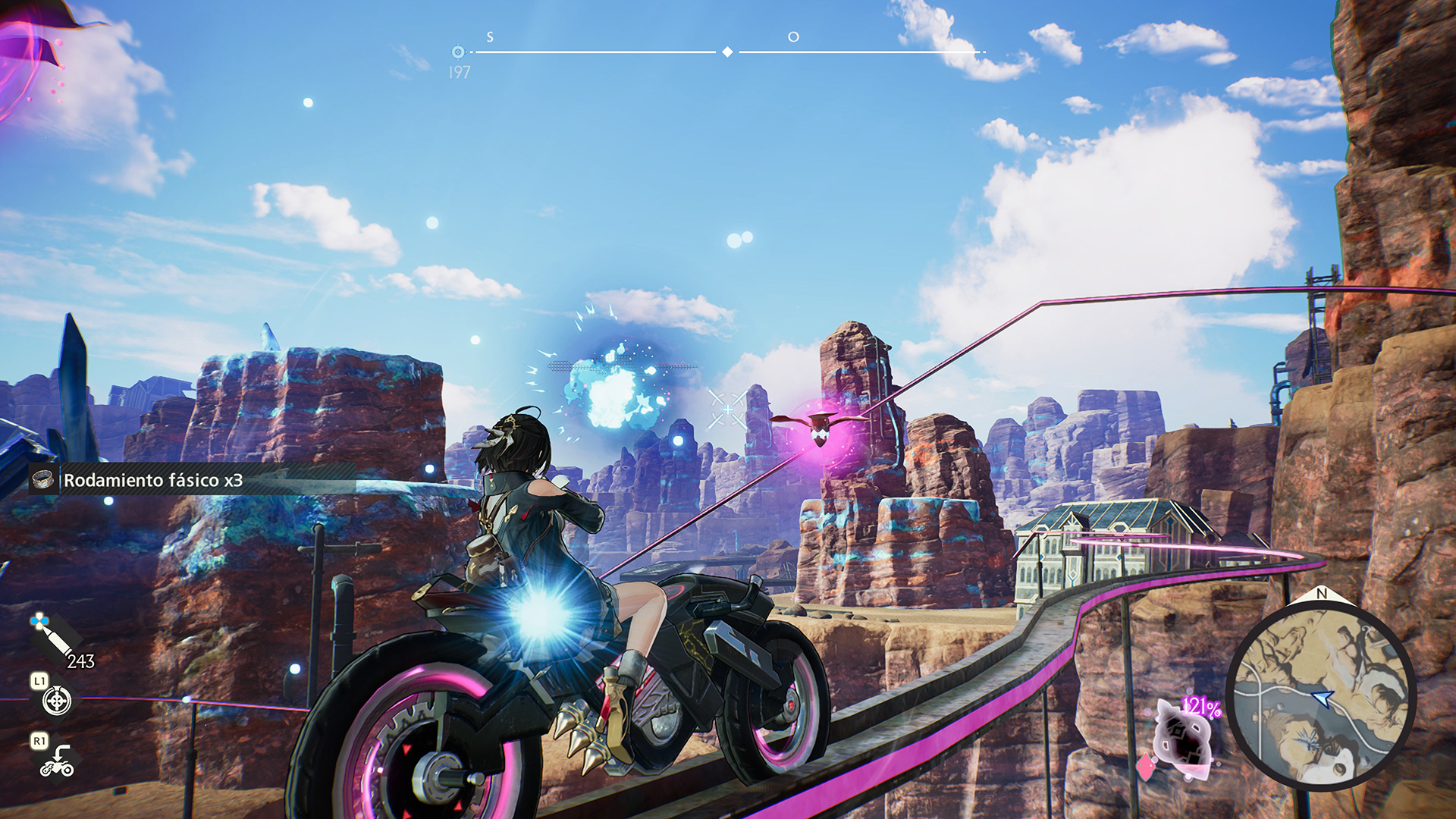Activate the crosshair targeting skill icon
Screen dimensions: 1456x819
click(x=57, y=701)
